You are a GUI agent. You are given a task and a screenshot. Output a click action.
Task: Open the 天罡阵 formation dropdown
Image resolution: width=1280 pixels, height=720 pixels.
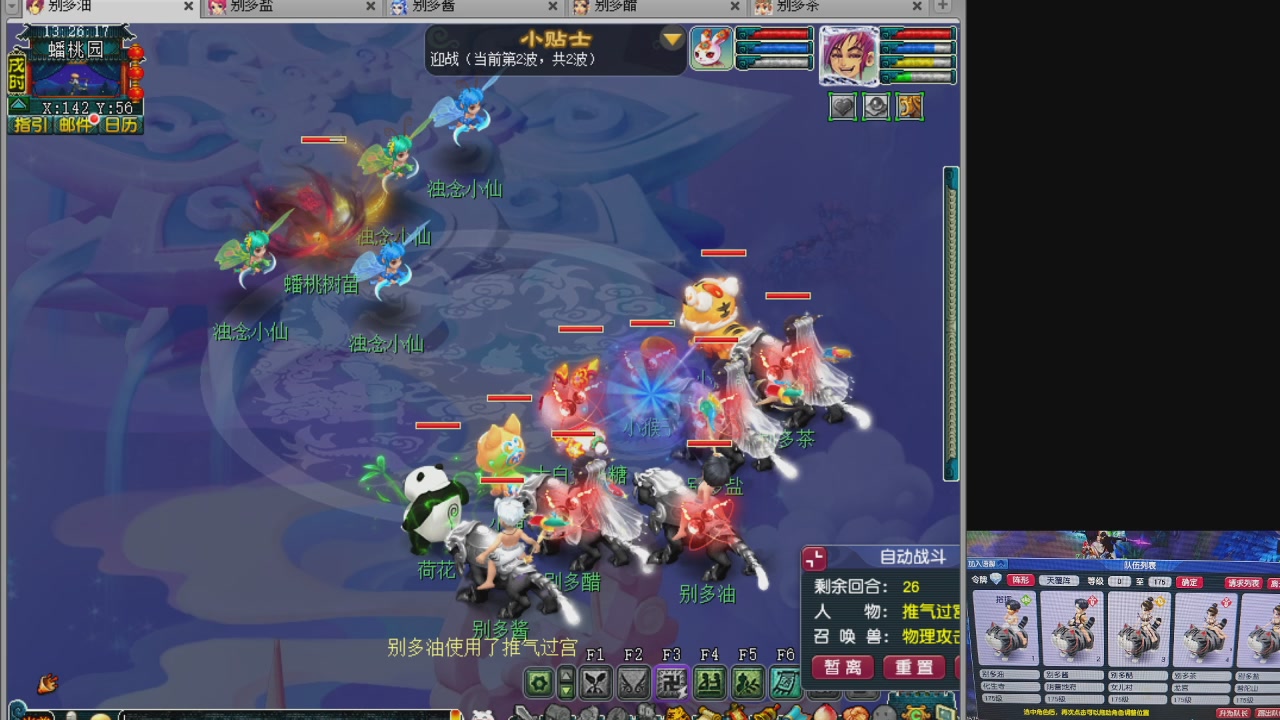point(1059,581)
